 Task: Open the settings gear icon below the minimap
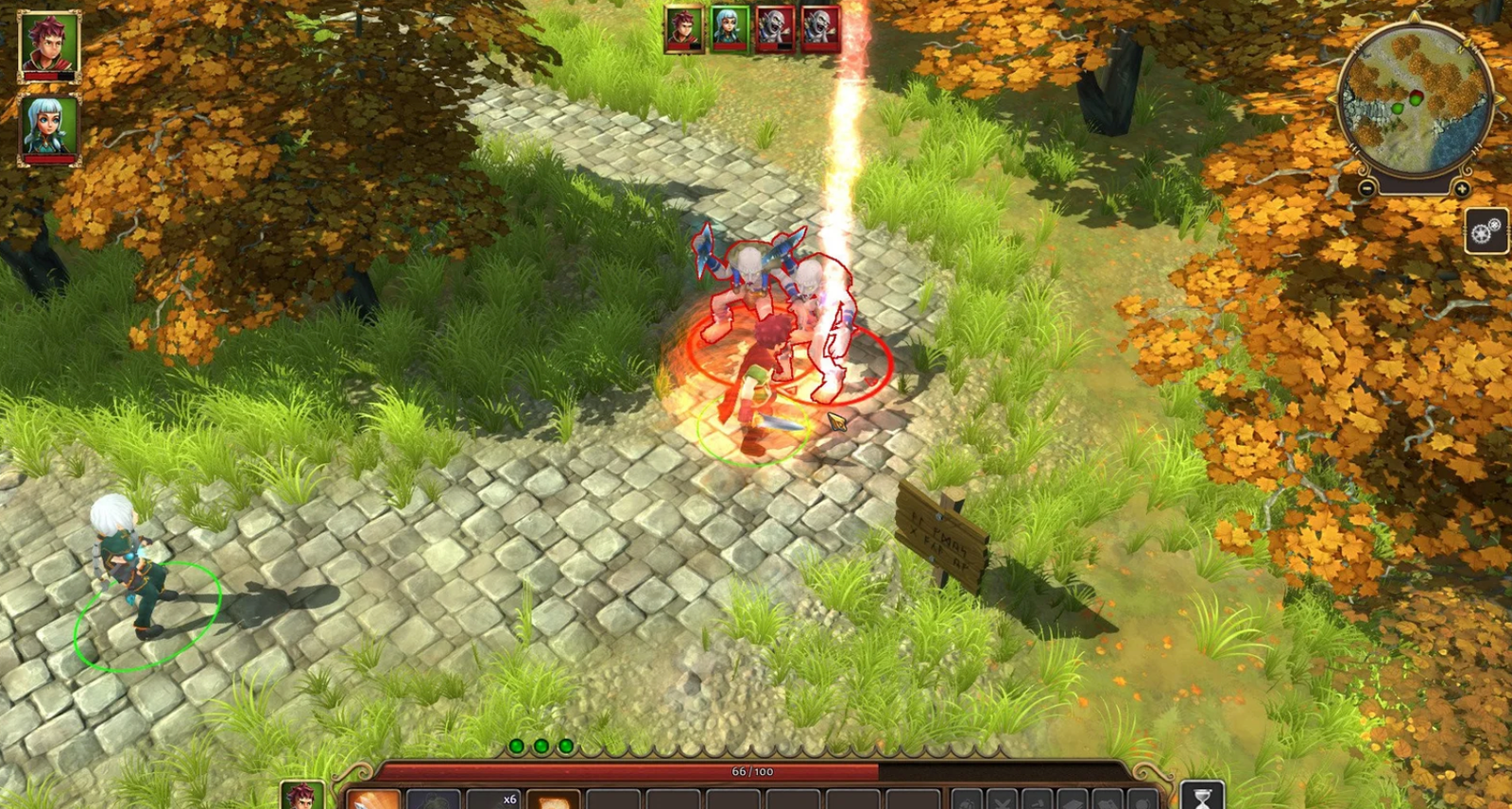click(x=1484, y=230)
